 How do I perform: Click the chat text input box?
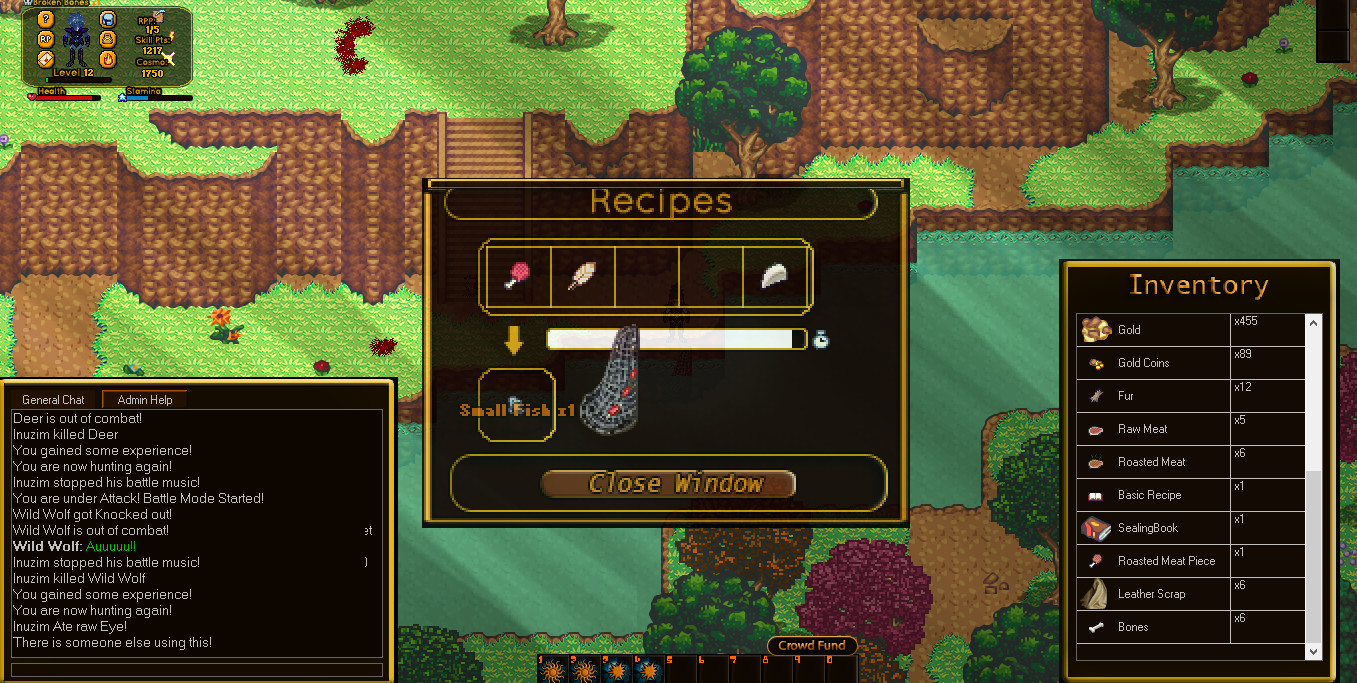pyautogui.click(x=197, y=670)
